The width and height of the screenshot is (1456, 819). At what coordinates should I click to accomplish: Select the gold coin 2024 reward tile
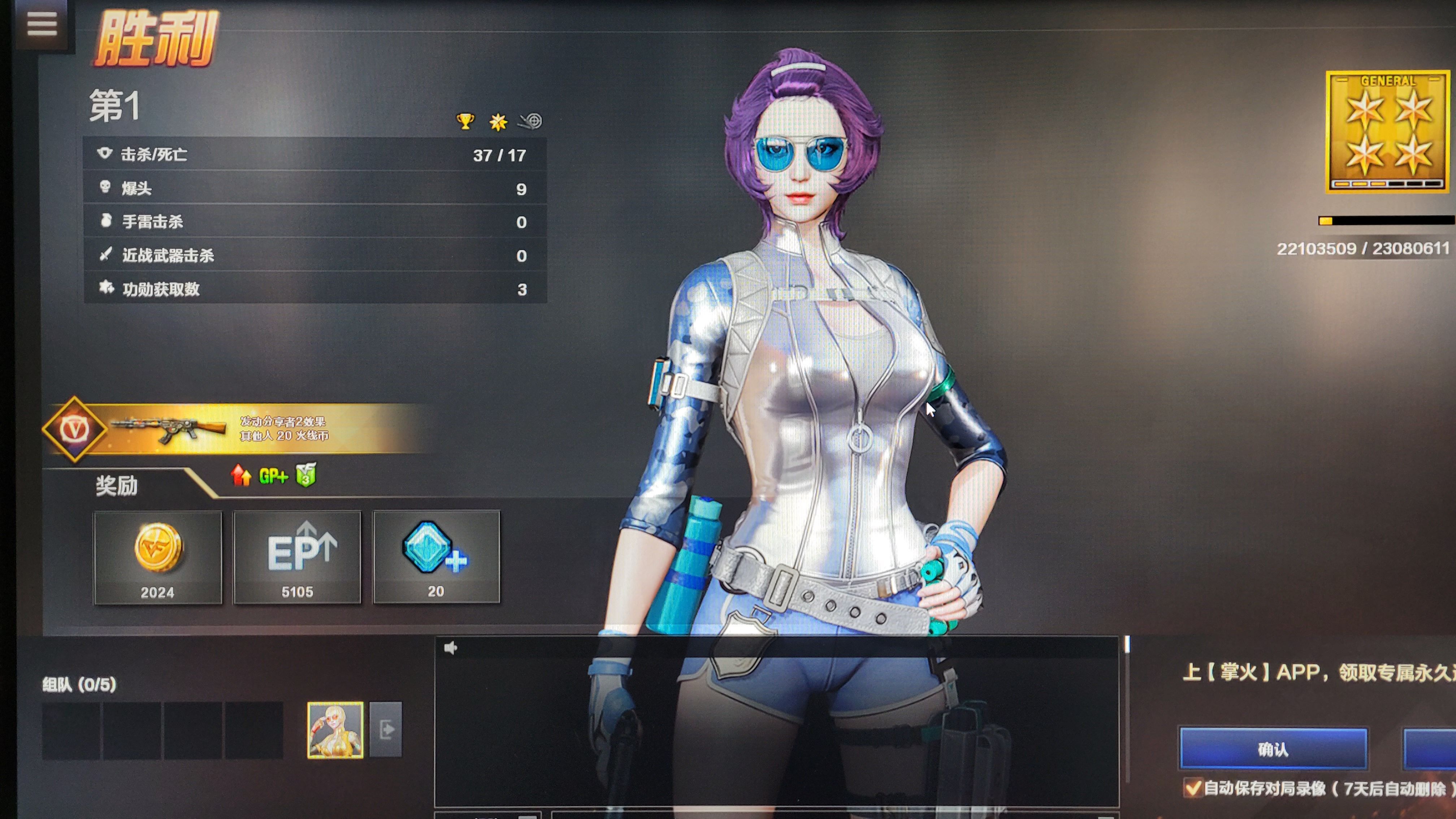click(x=158, y=557)
